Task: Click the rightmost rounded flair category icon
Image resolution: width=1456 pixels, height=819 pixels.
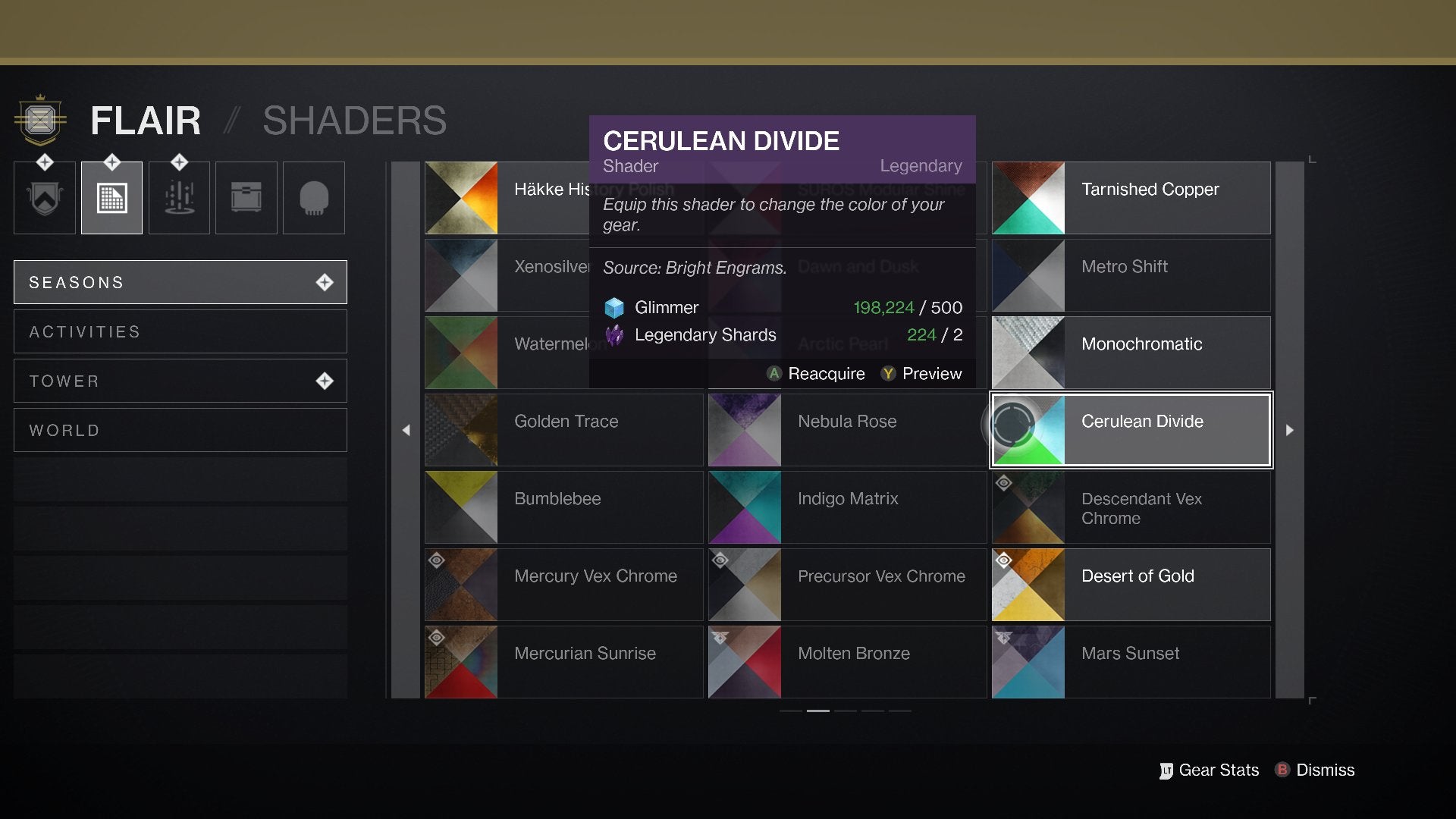Action: [313, 197]
